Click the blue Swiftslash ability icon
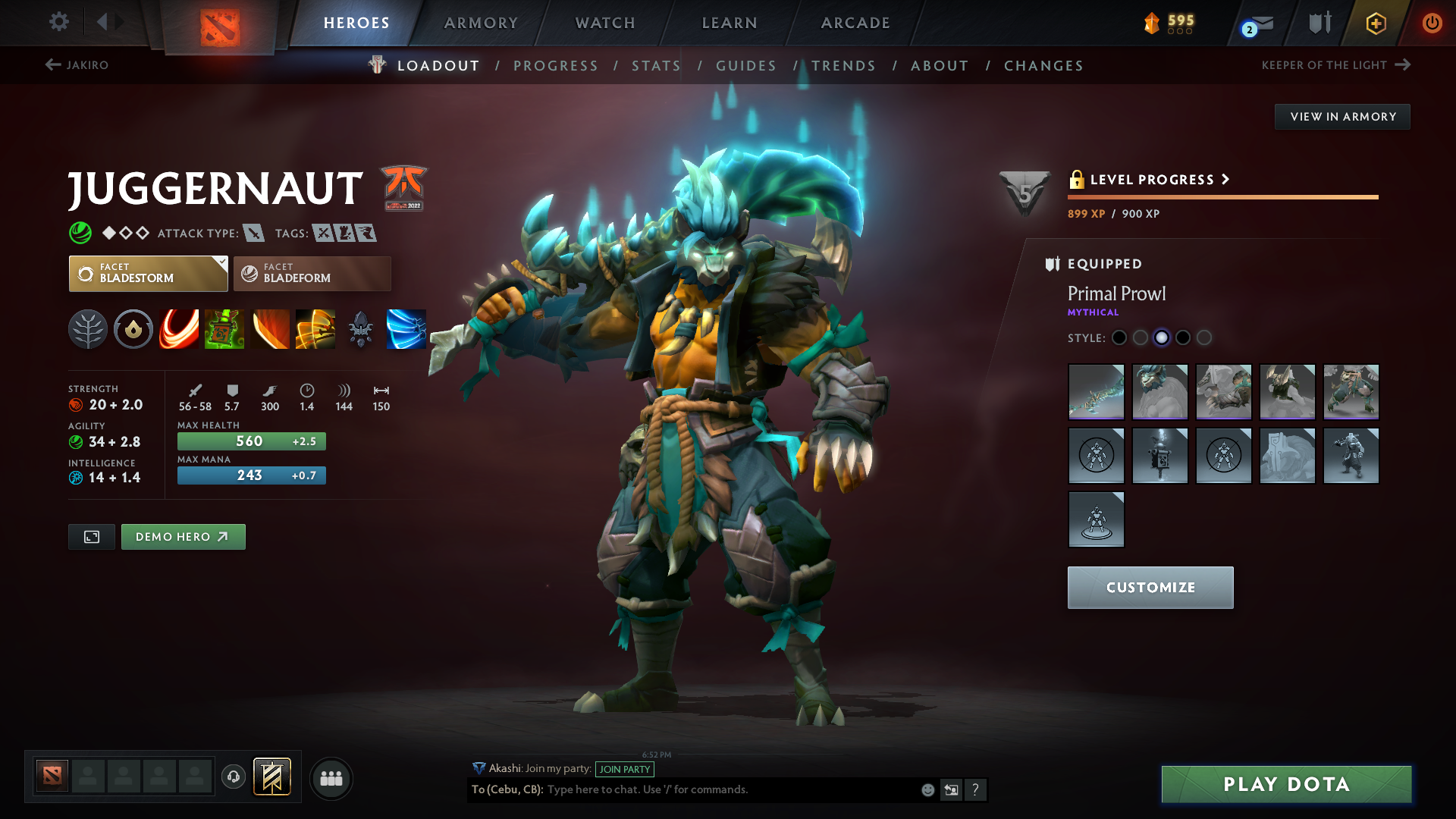1456x819 pixels. (x=406, y=329)
